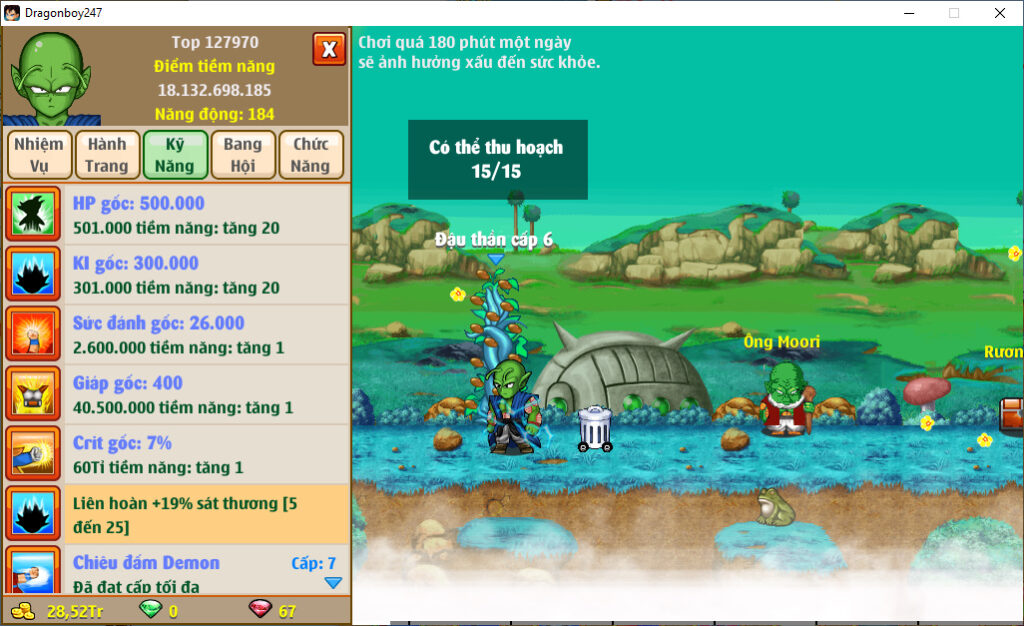
Task: Close the character panel with the X button
Action: point(329,49)
